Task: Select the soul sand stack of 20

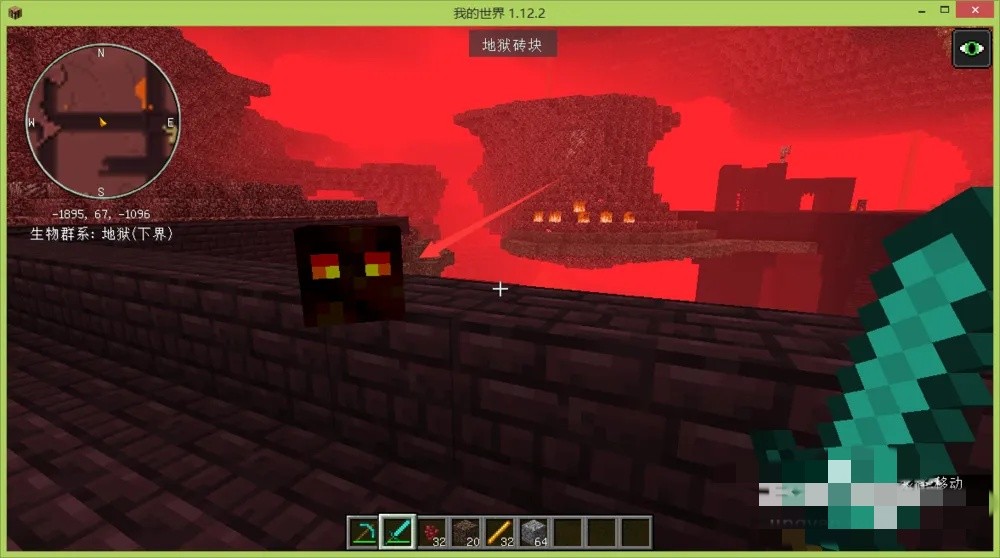Action: [x=466, y=532]
